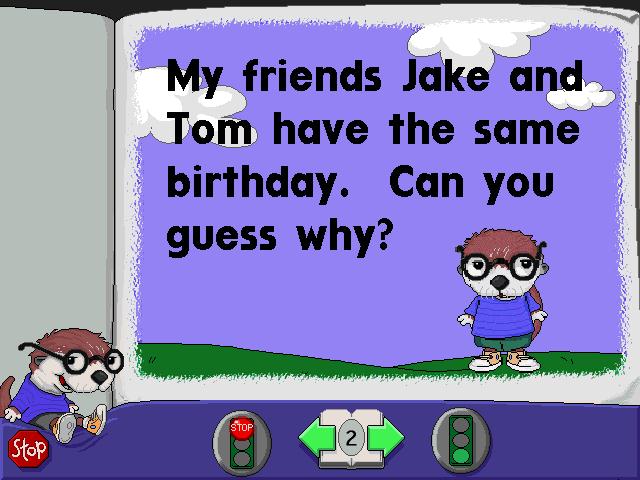Activate the green traffic light button
Viewport: 640px width, 480px height.
[459, 438]
